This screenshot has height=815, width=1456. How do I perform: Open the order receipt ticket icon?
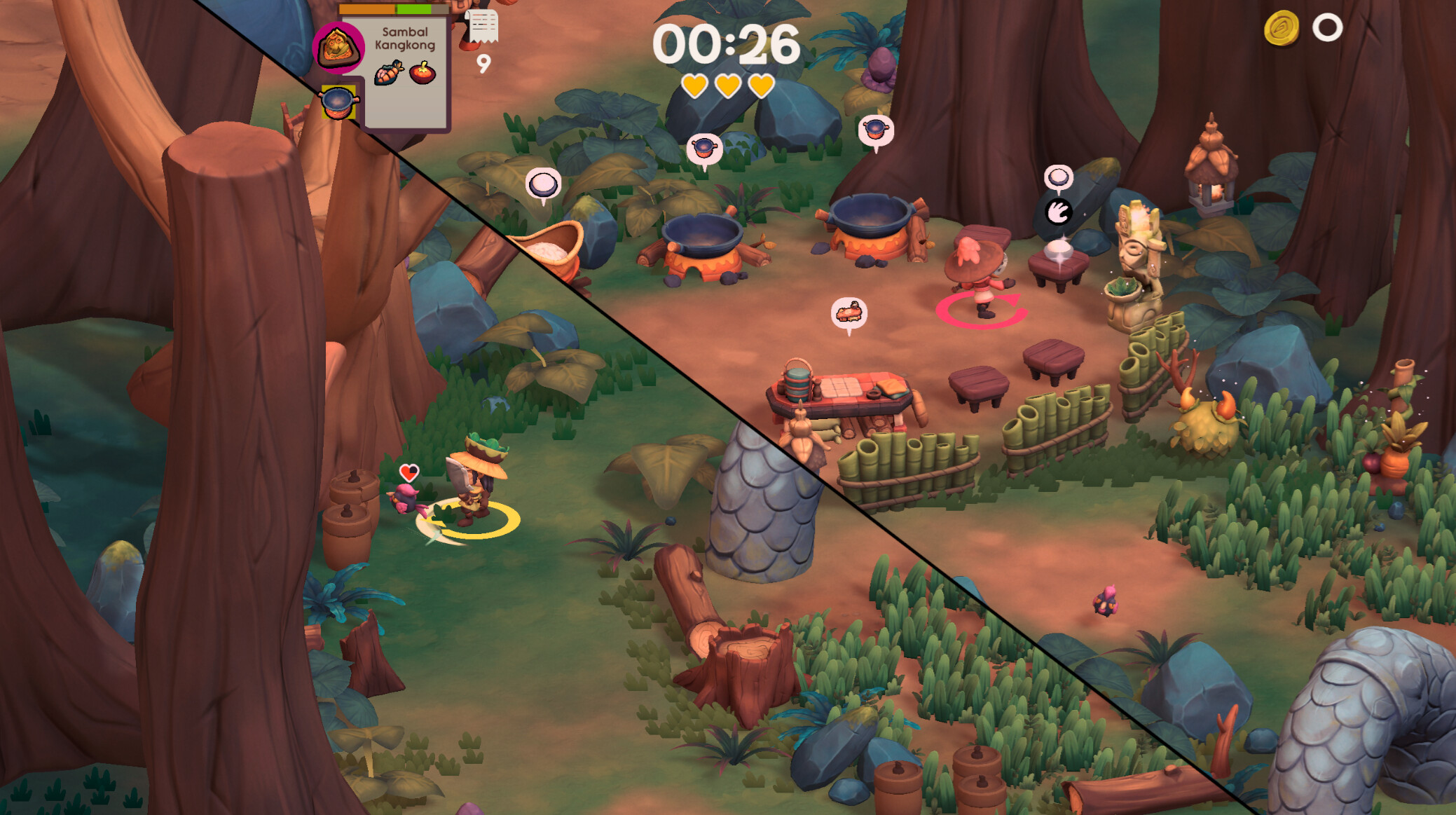pos(483,27)
